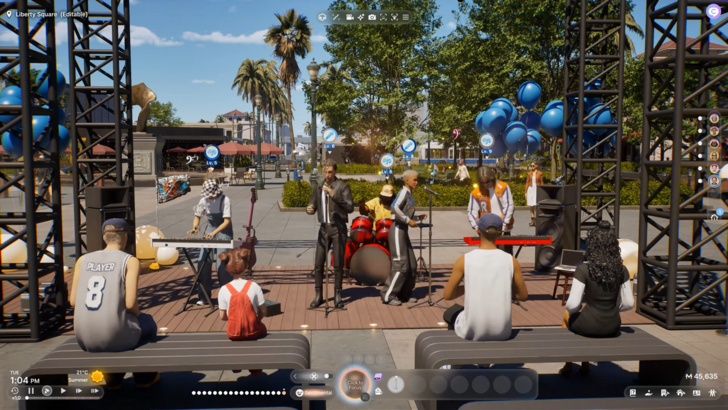The image size is (728, 410).
Task: Select the first family member portrait on right
Action: (714, 118)
